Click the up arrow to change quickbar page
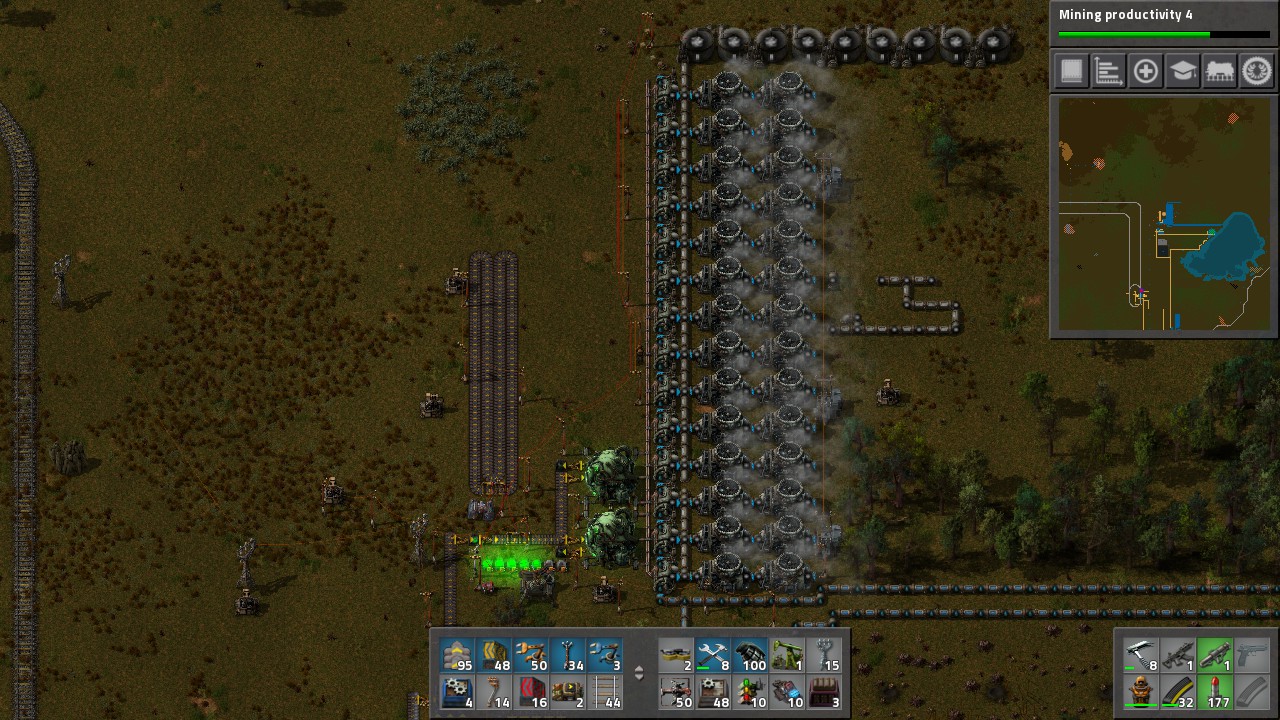 click(x=639, y=670)
